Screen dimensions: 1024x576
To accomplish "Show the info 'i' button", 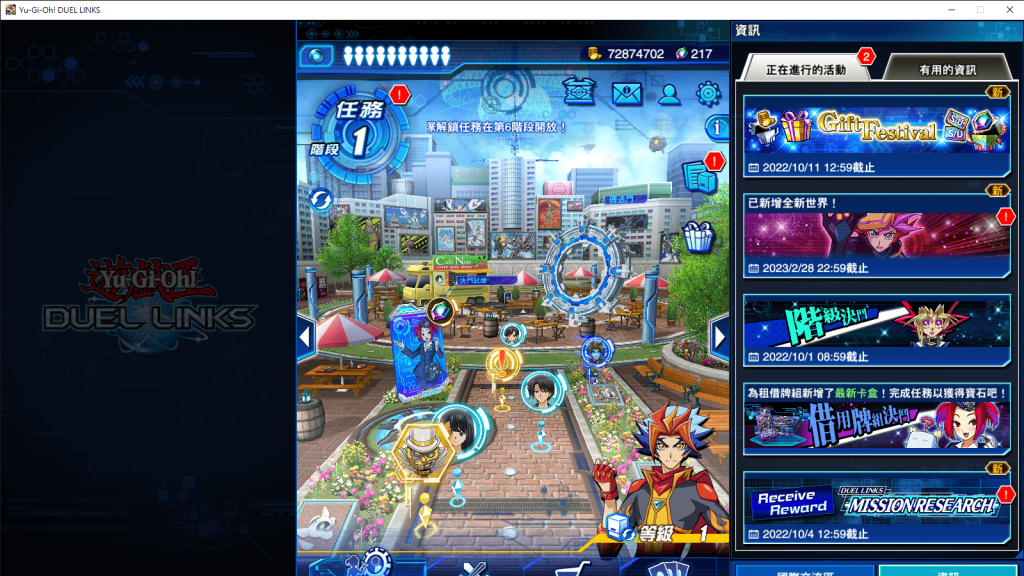I will [717, 128].
